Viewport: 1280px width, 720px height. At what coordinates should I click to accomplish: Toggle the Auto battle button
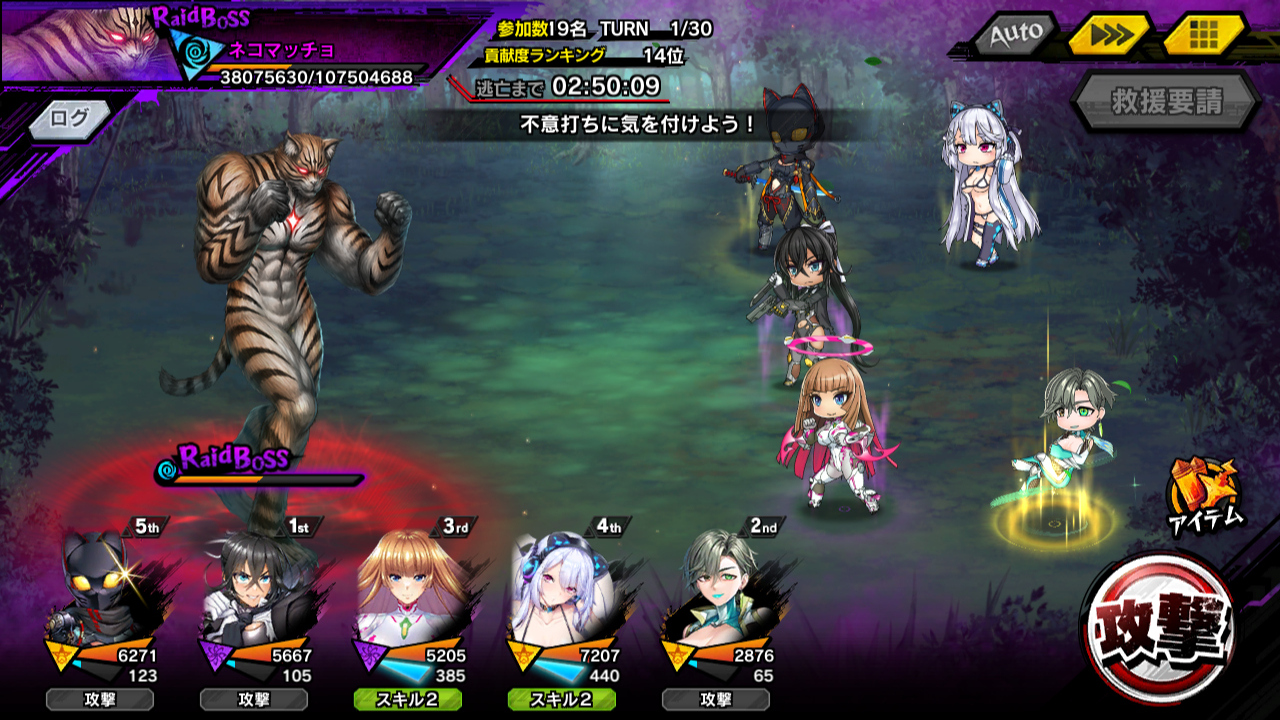pyautogui.click(x=1016, y=35)
